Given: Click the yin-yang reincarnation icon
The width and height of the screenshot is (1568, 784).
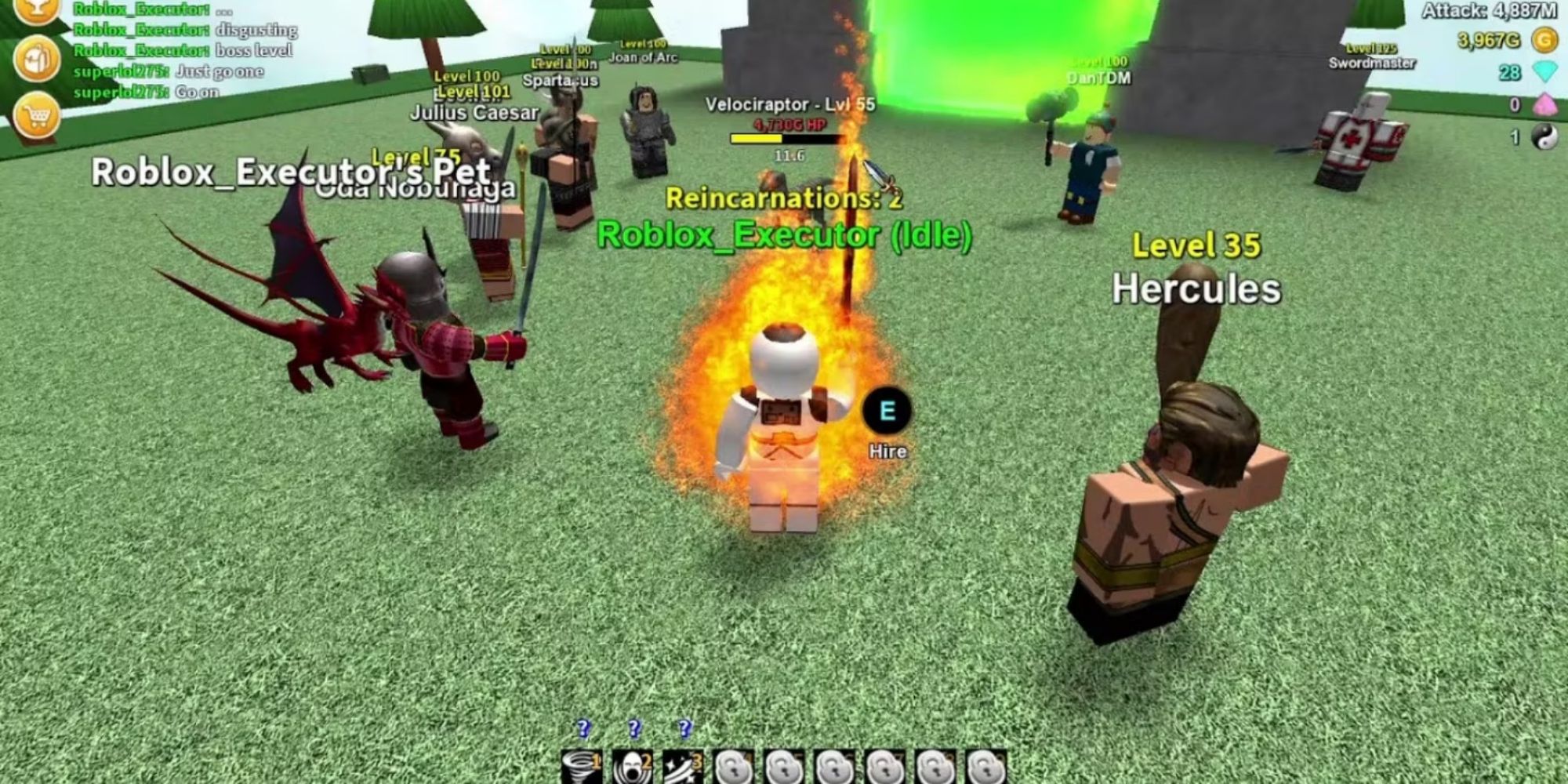Looking at the screenshot, I should pos(1546,135).
